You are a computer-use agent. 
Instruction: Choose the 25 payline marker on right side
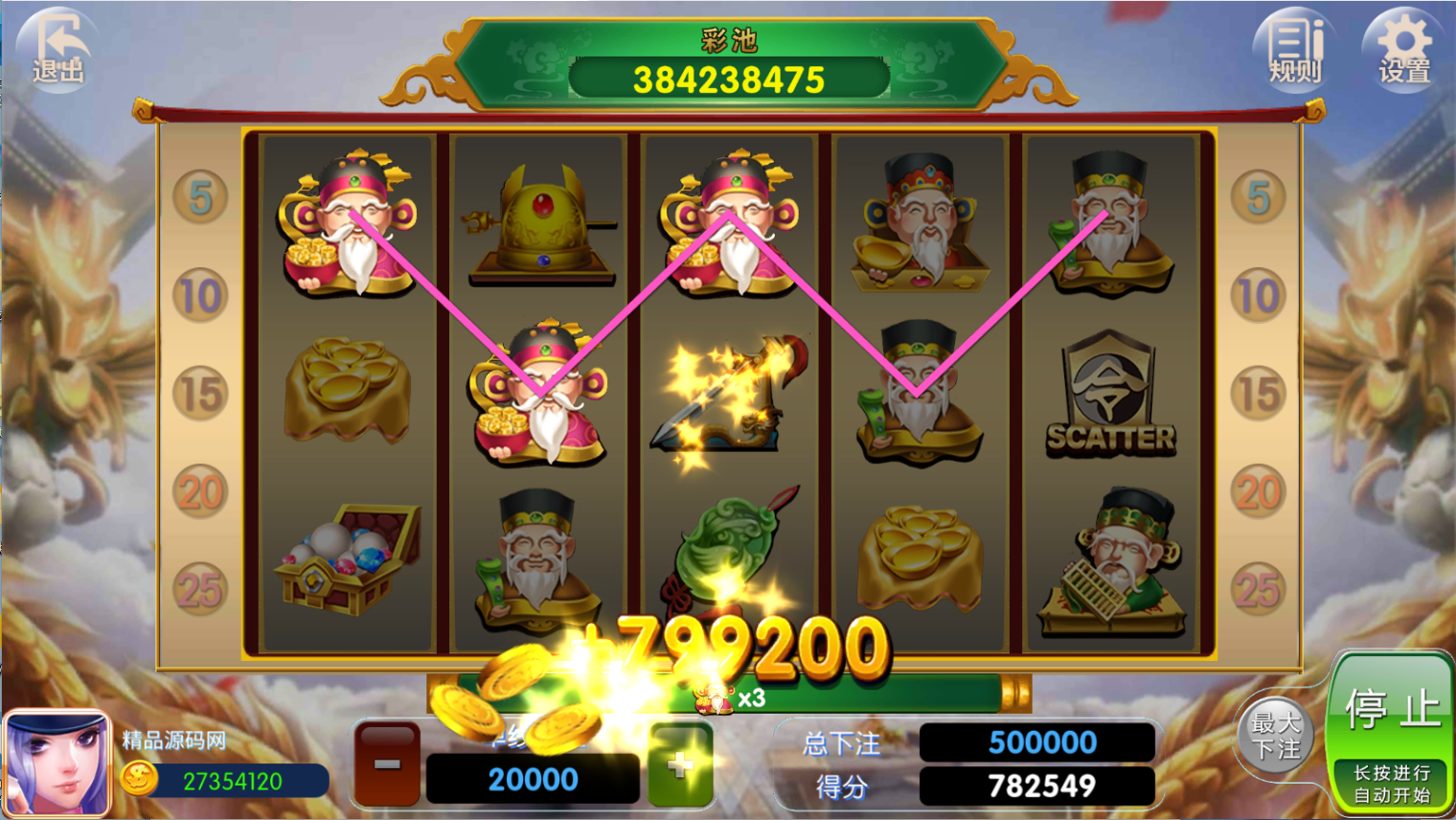[x=1258, y=589]
